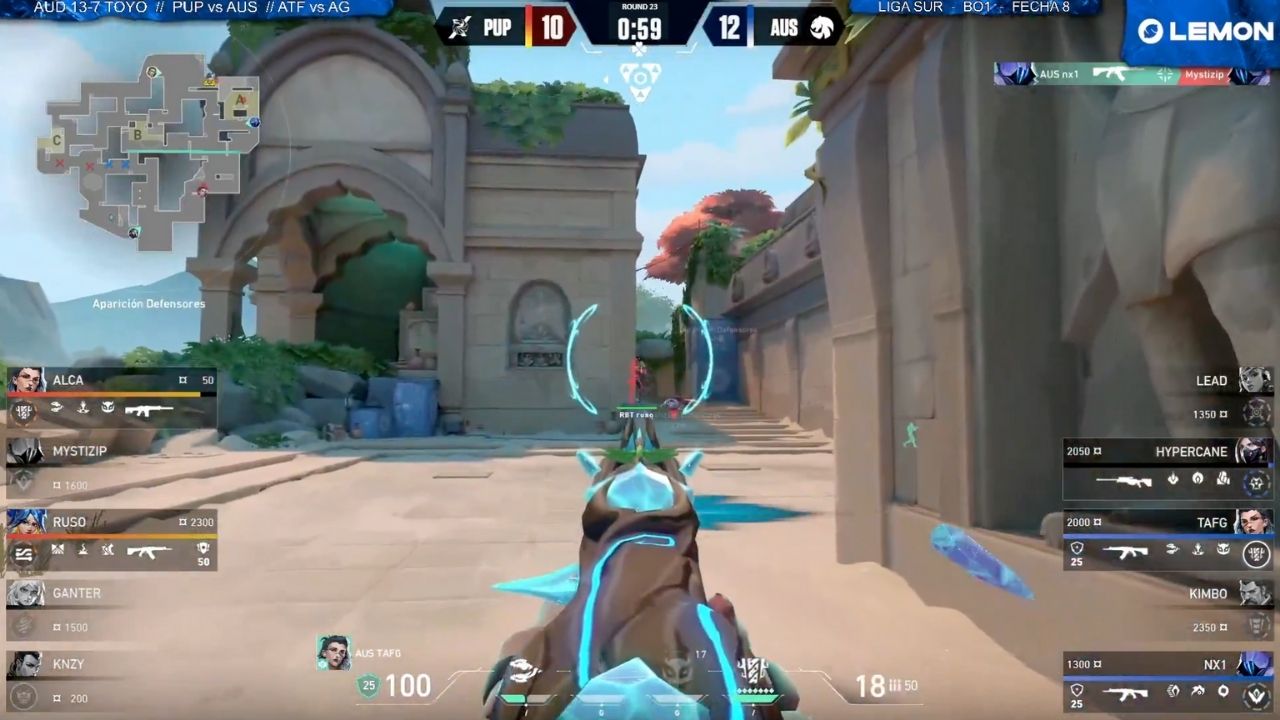Click the round timer showing 0:59
Screen dimensions: 1280x720
(x=640, y=28)
